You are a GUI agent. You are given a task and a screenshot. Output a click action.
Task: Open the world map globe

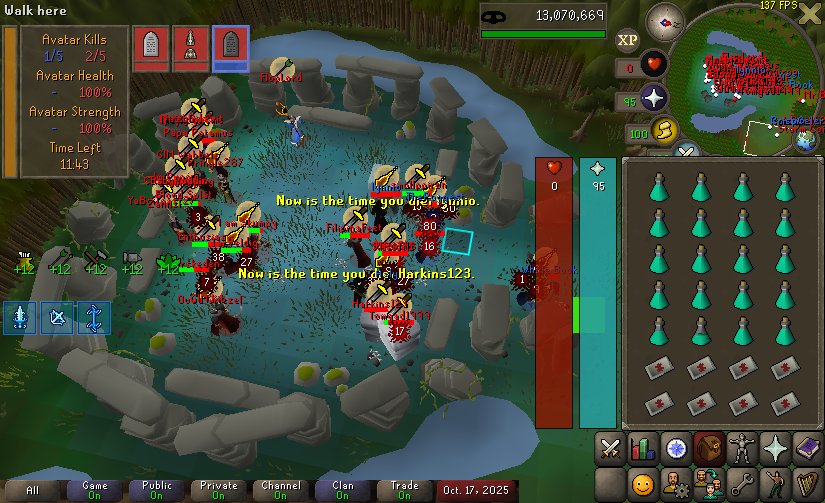[x=806, y=141]
